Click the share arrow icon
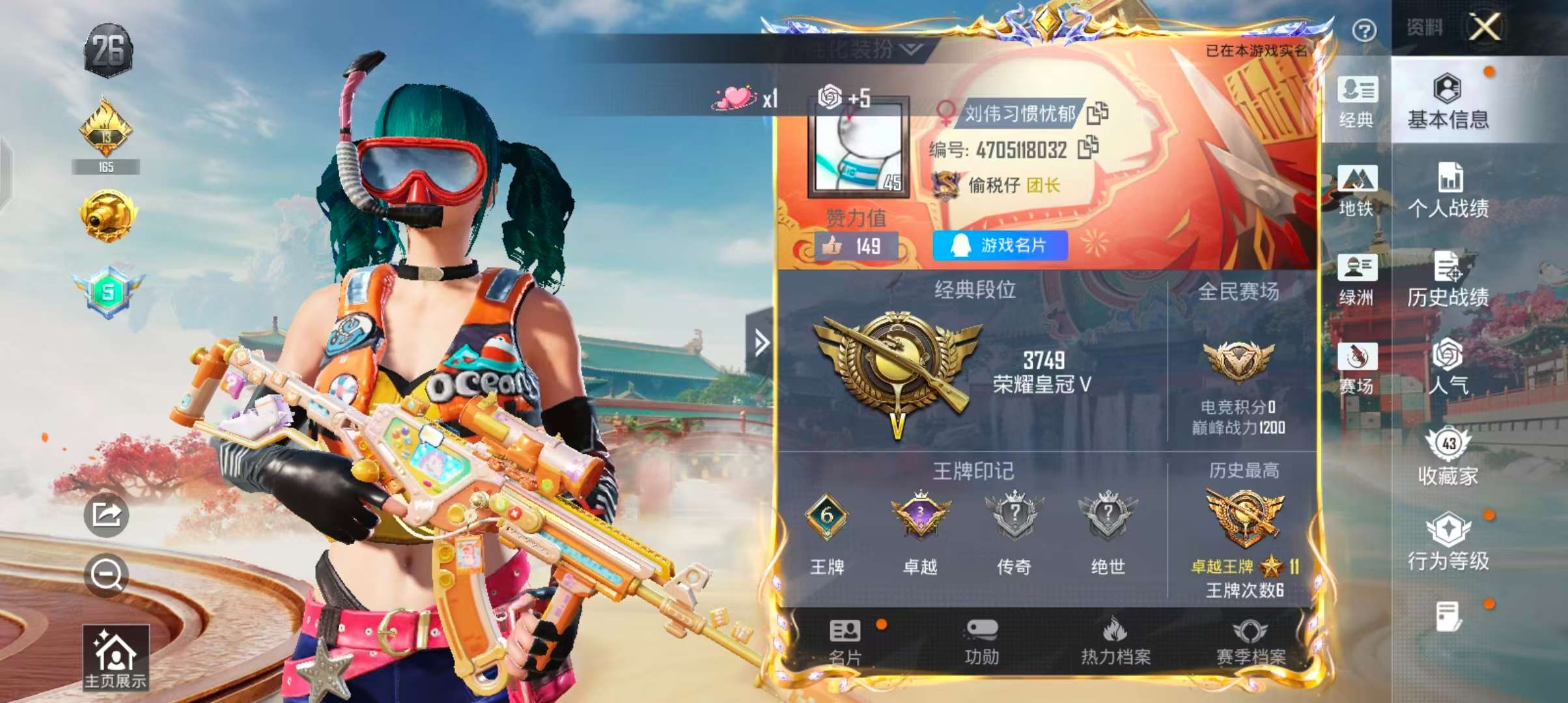This screenshot has width=1568, height=703. click(106, 515)
